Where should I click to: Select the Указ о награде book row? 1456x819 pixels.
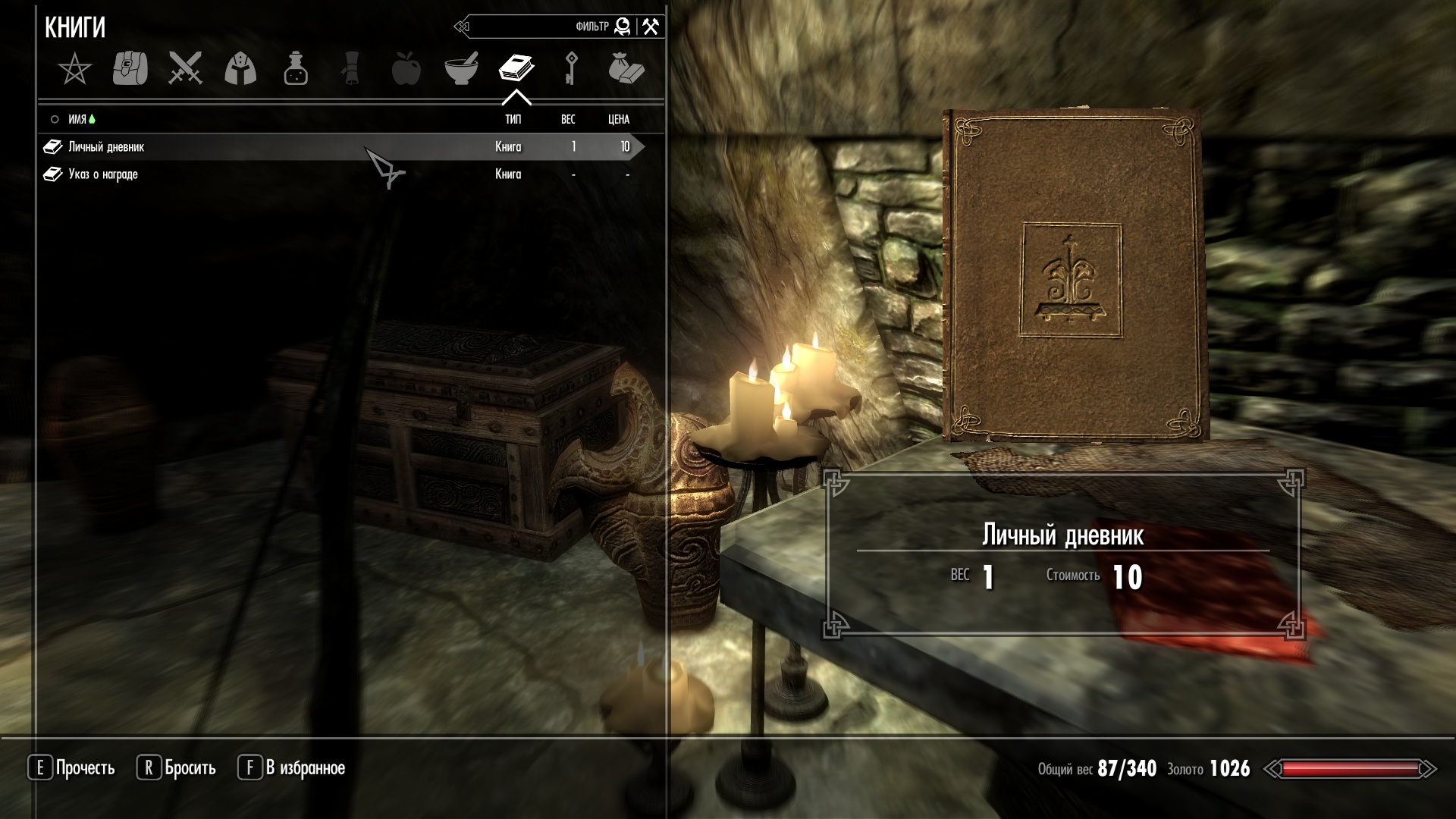tap(103, 174)
